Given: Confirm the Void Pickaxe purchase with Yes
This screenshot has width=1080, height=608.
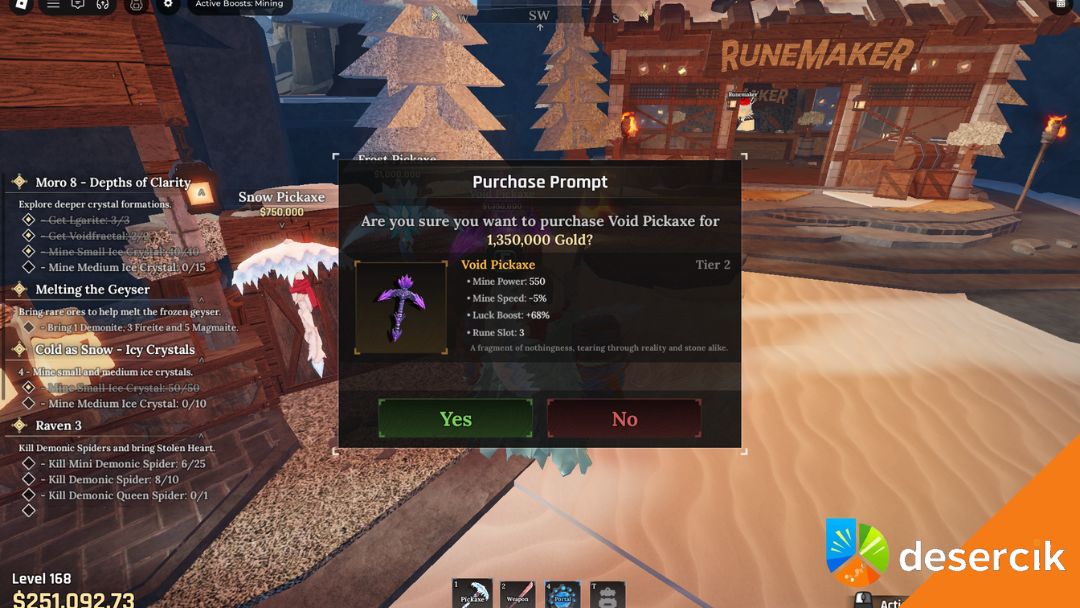Looking at the screenshot, I should (455, 418).
